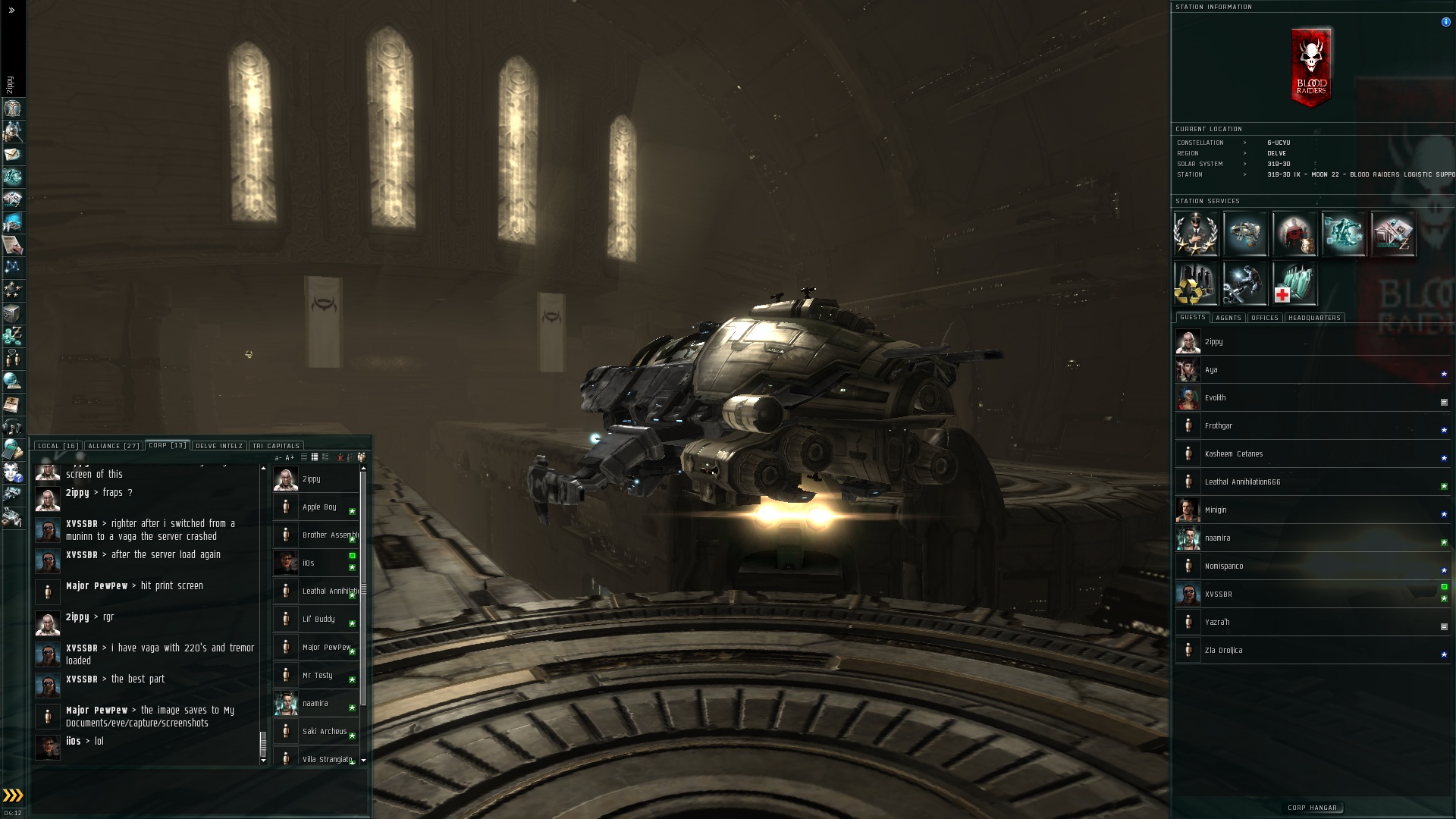Expand the sidebar with the top arrow
The image size is (1456, 819).
pyautogui.click(x=11, y=11)
